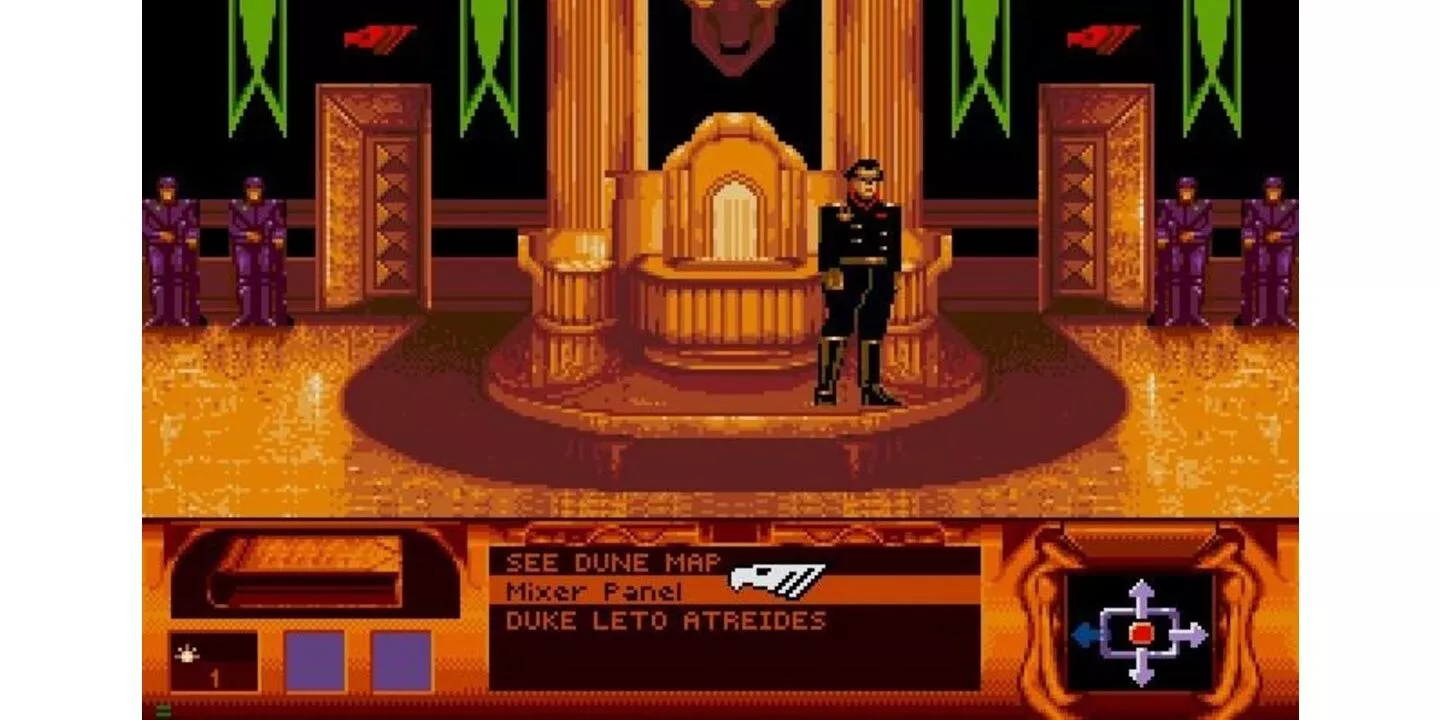Click the right compass arrow to turn right
The width and height of the screenshot is (1440, 720).
1190,636
